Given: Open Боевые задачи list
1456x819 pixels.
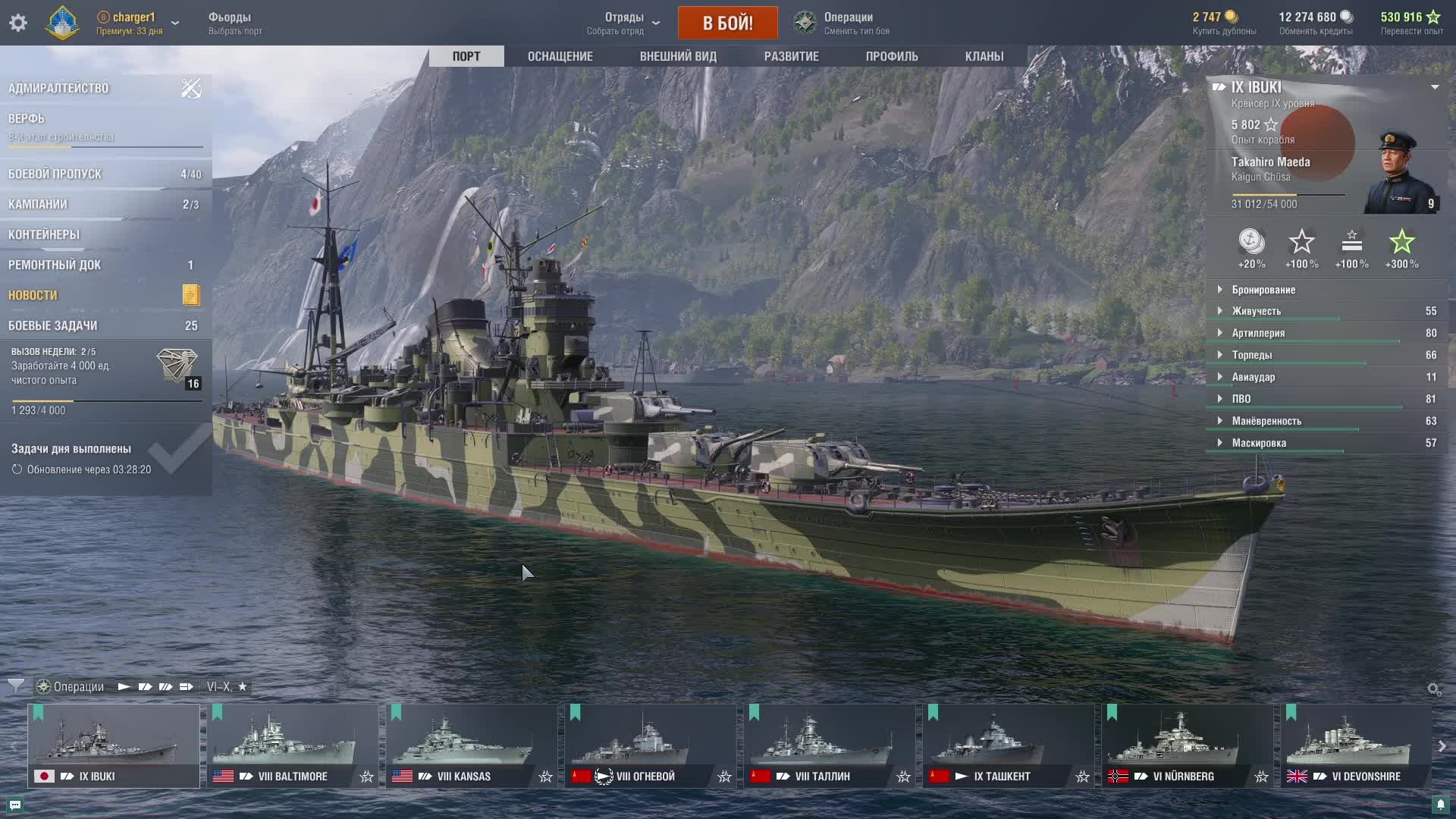Looking at the screenshot, I should [x=53, y=325].
